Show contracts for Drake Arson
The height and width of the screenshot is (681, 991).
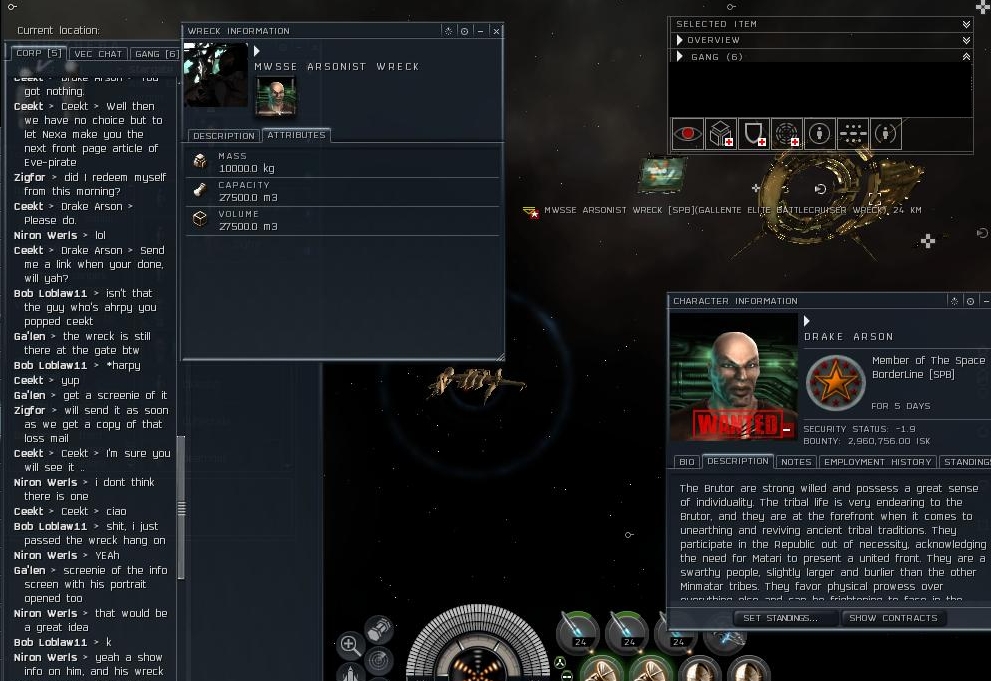(x=893, y=618)
